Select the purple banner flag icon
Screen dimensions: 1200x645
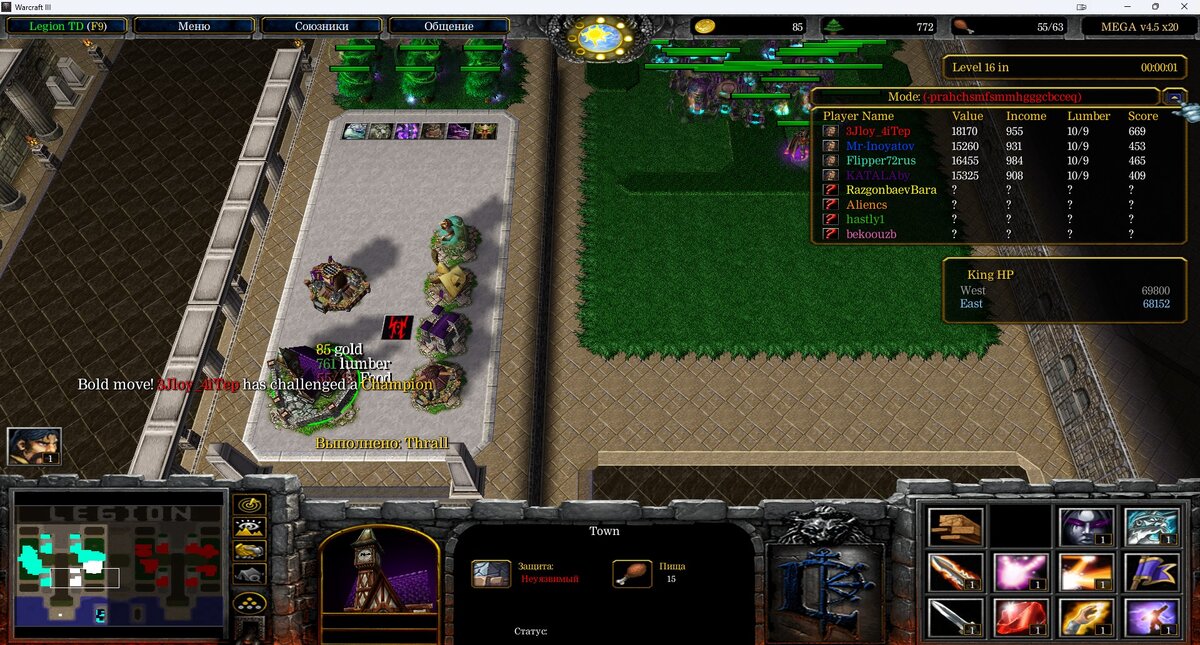(1151, 572)
